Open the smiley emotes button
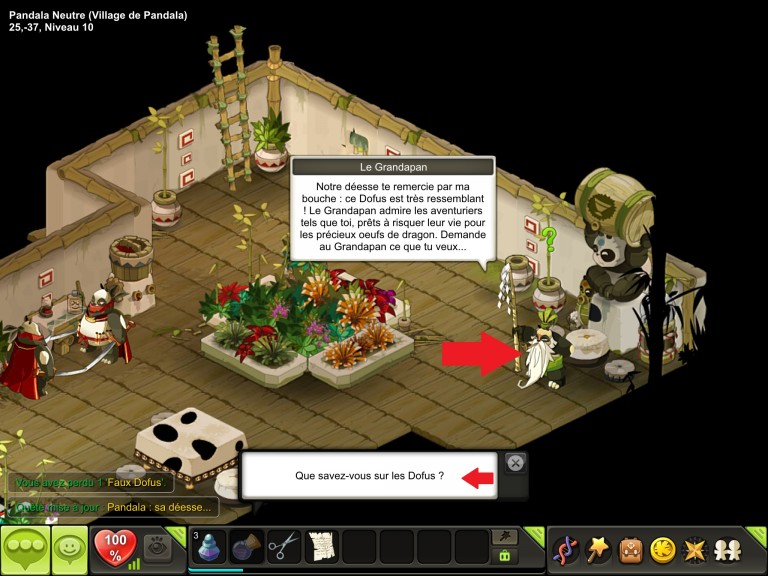This screenshot has height=576, width=768. [x=68, y=549]
